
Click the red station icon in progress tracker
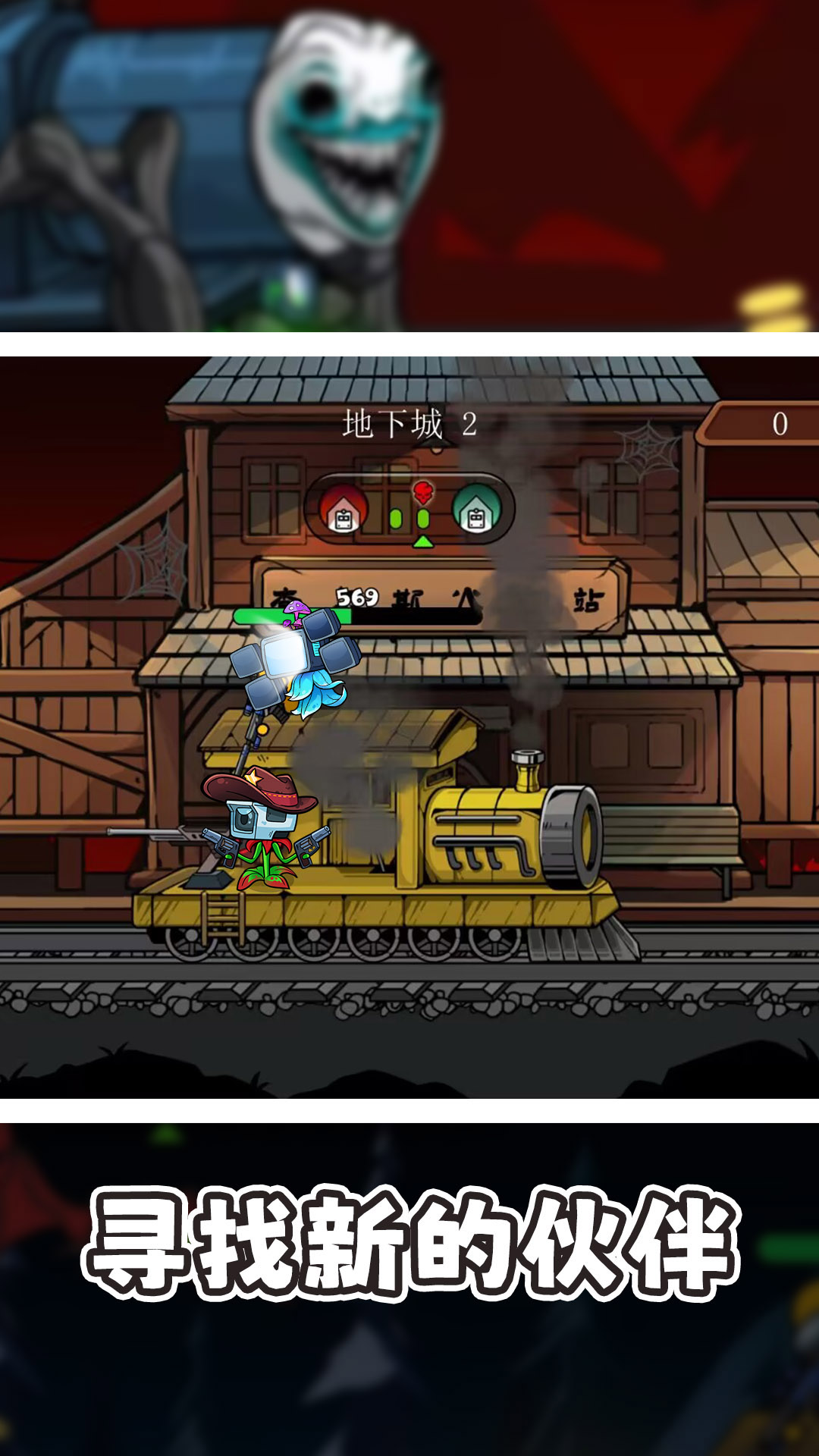point(344,508)
